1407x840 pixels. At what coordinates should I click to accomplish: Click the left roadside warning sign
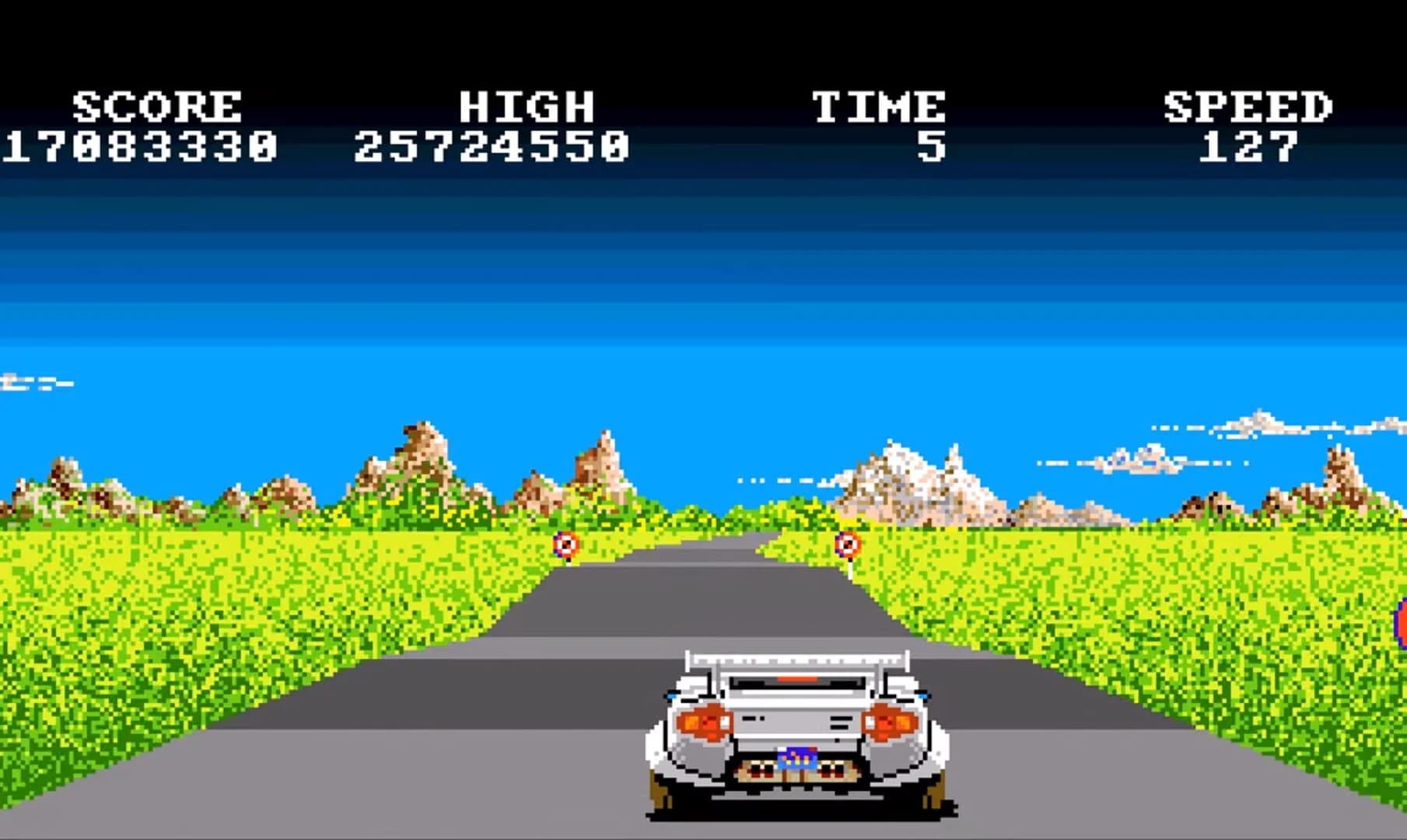pos(565,544)
